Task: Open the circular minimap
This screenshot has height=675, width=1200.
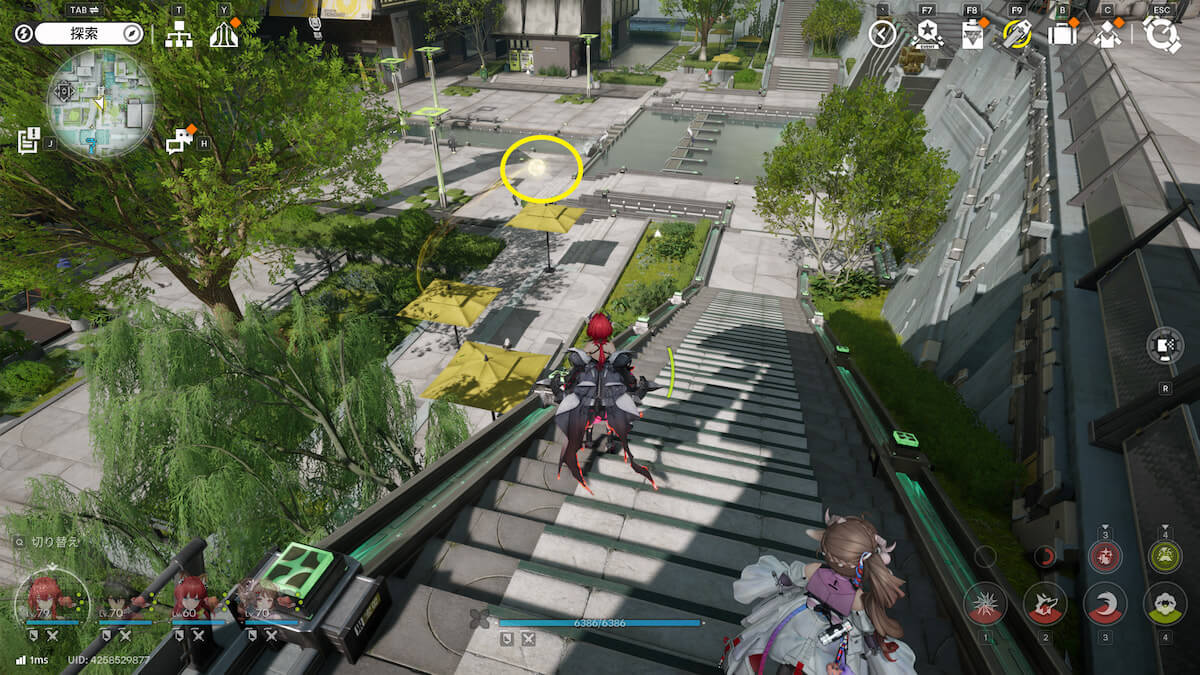Action: tap(100, 103)
